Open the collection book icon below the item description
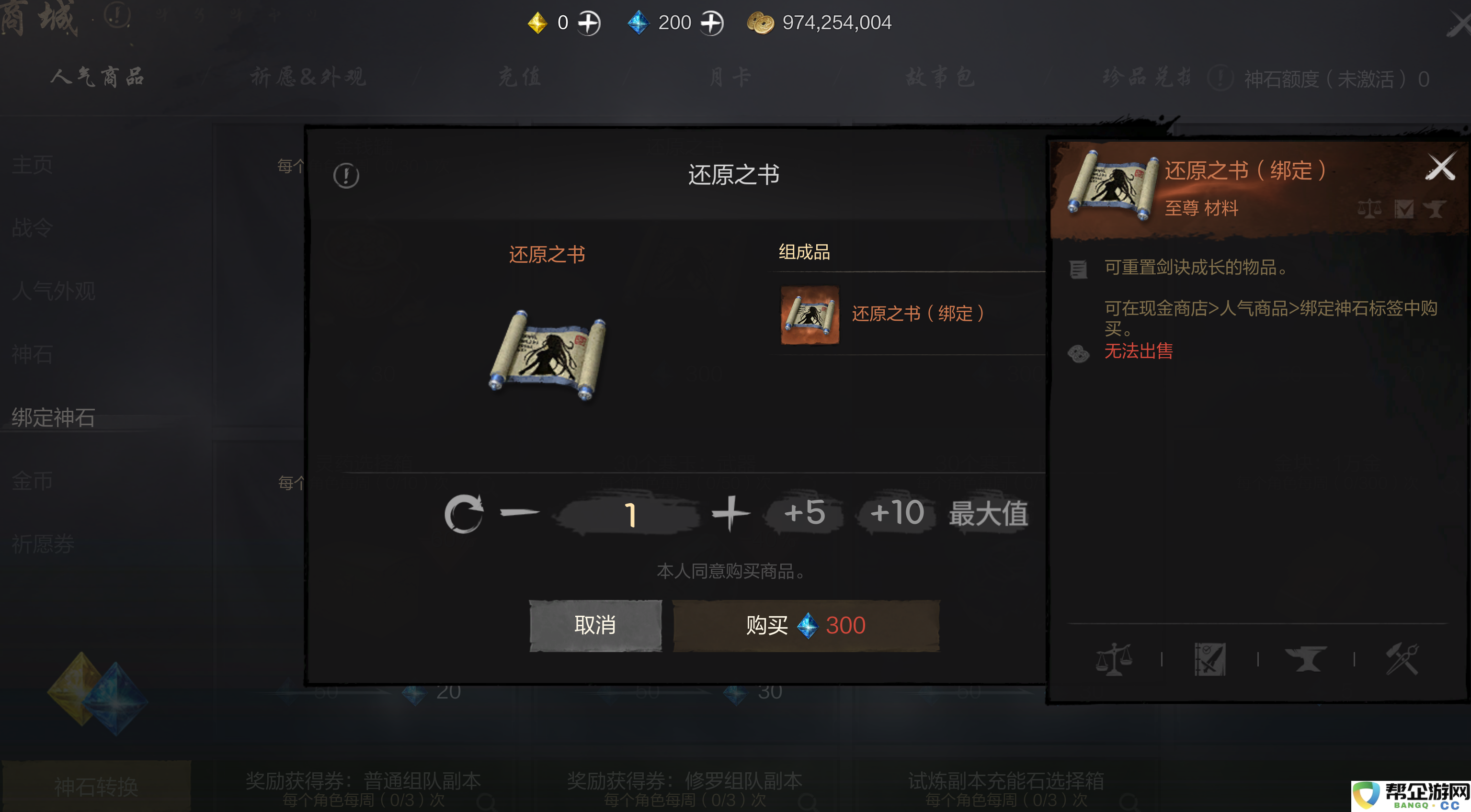 (x=1210, y=659)
